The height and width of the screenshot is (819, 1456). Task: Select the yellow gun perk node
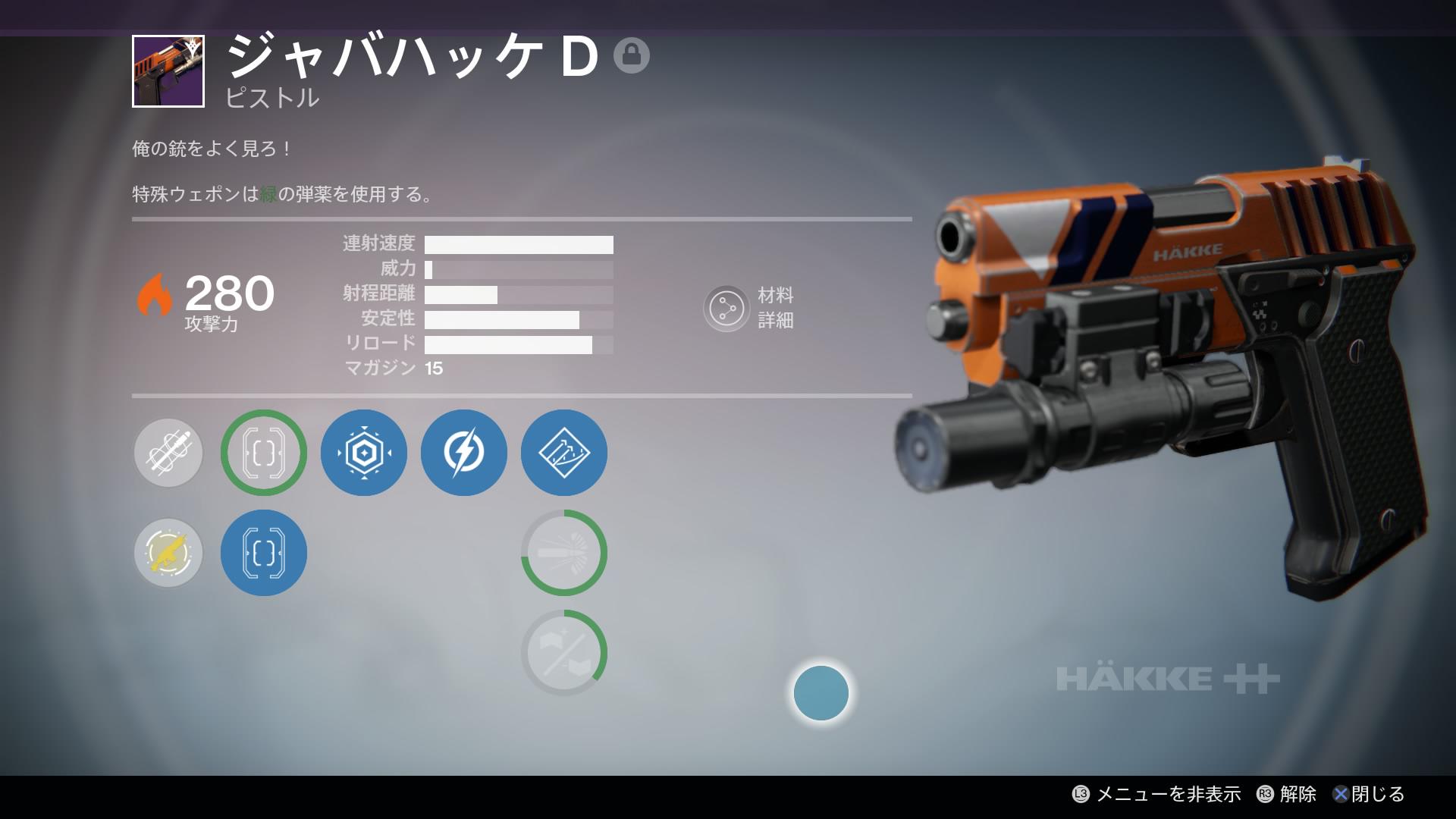click(168, 553)
